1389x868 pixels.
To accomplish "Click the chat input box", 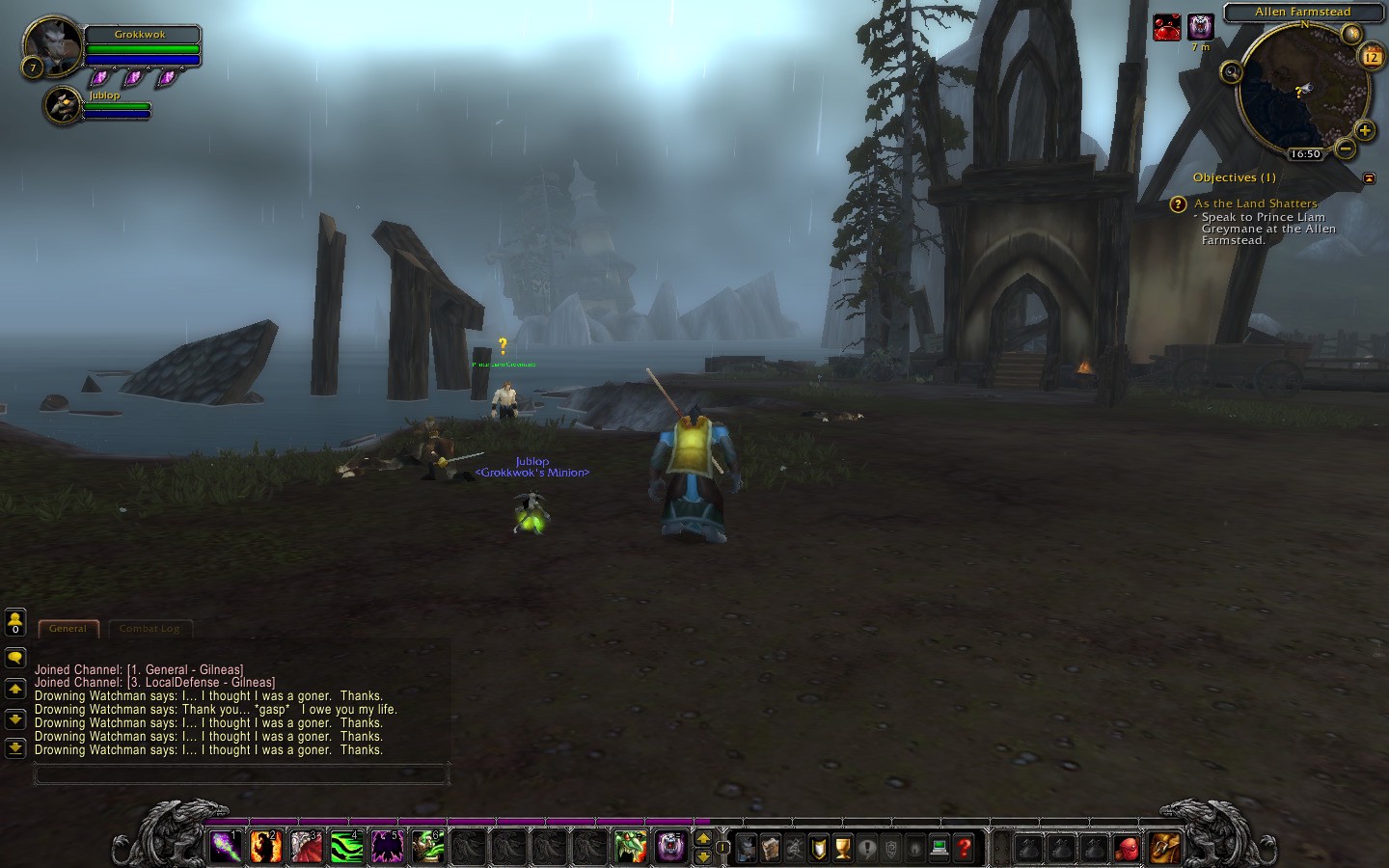I will [241, 773].
